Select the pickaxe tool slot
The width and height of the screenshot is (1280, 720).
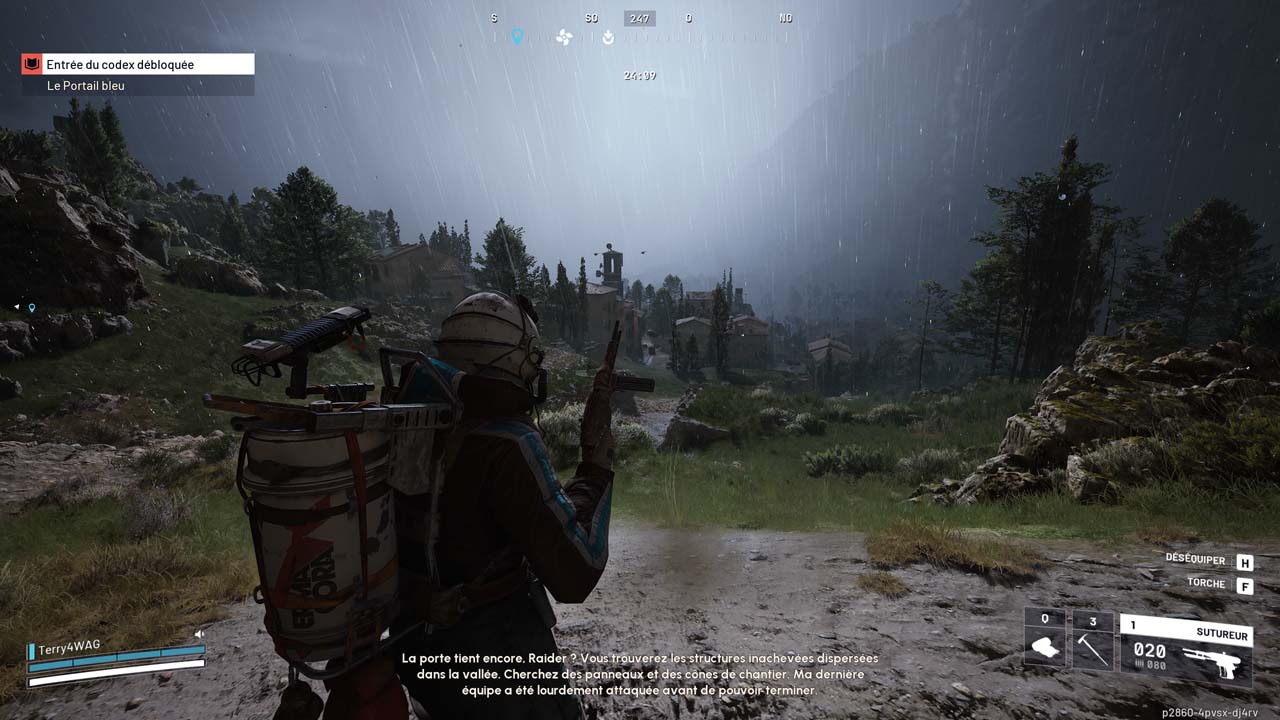tap(1093, 640)
